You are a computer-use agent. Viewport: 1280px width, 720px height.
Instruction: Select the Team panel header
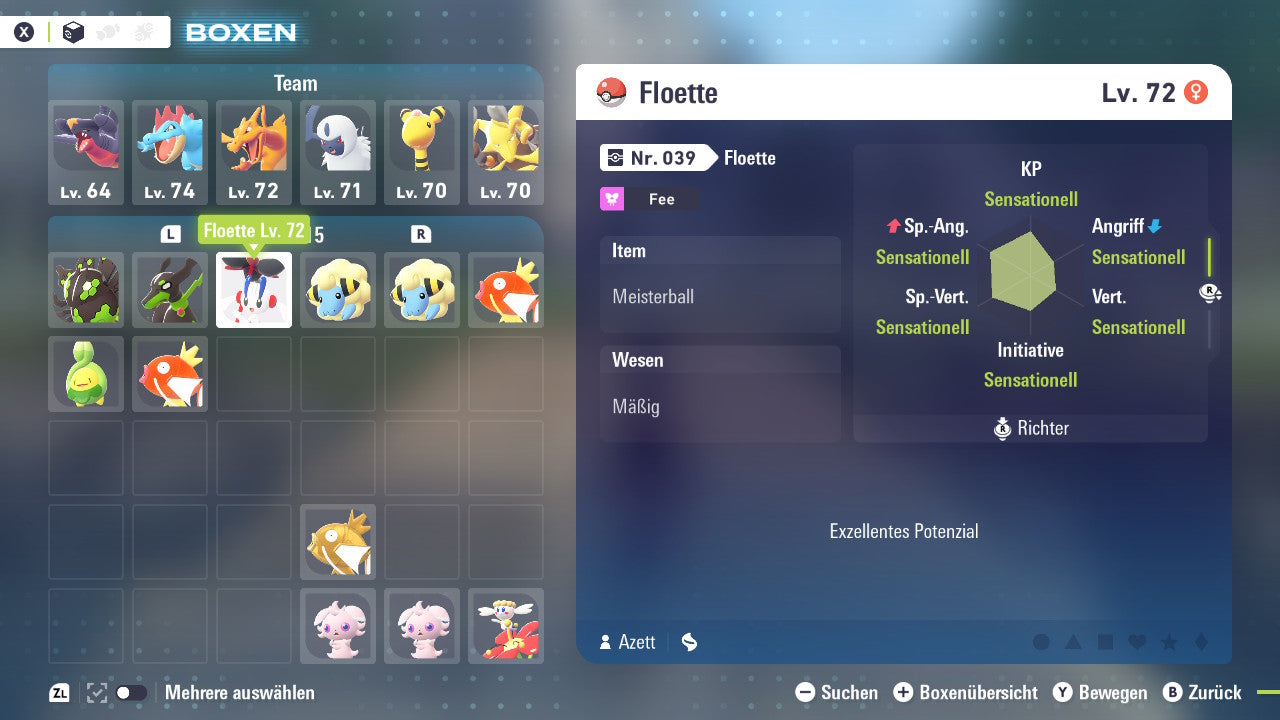pos(295,83)
